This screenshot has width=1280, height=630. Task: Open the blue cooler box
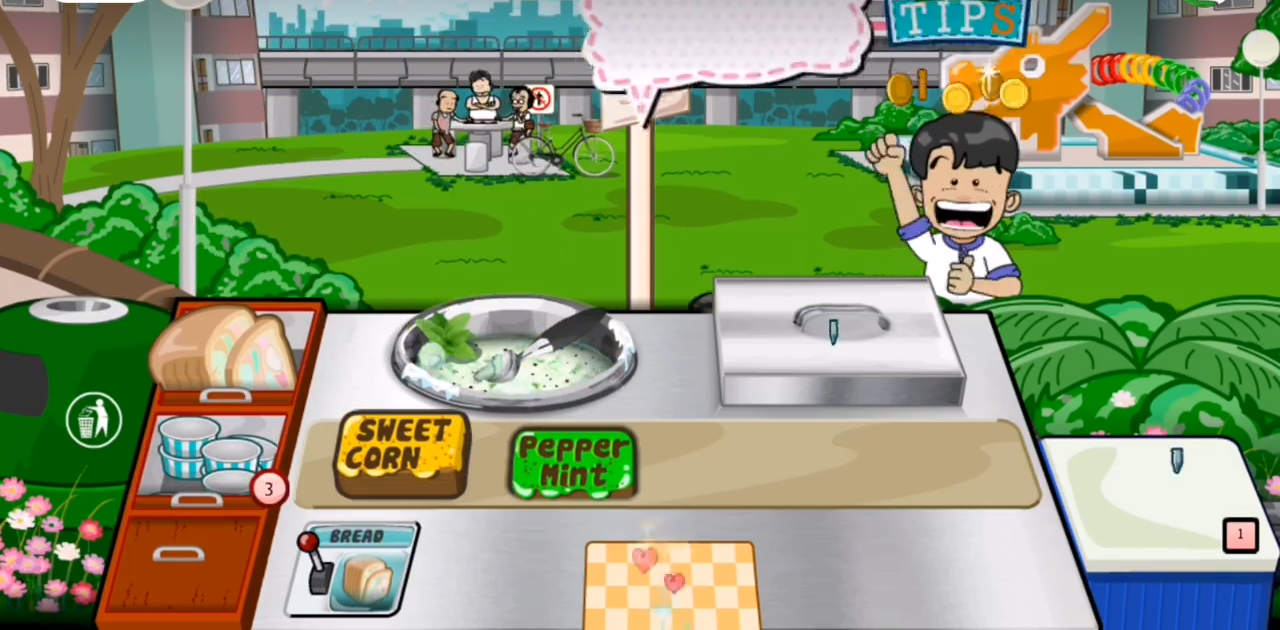pos(1162,520)
